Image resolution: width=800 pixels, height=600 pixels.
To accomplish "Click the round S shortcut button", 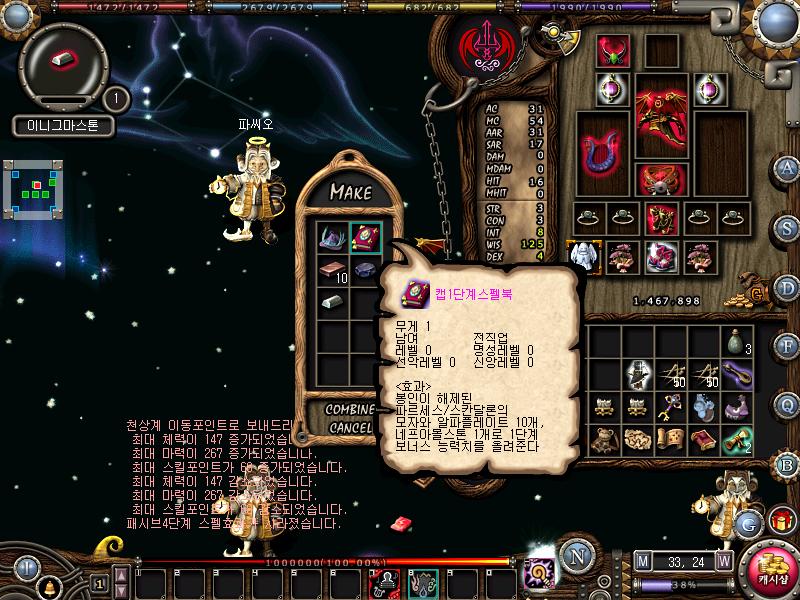I will coord(788,229).
